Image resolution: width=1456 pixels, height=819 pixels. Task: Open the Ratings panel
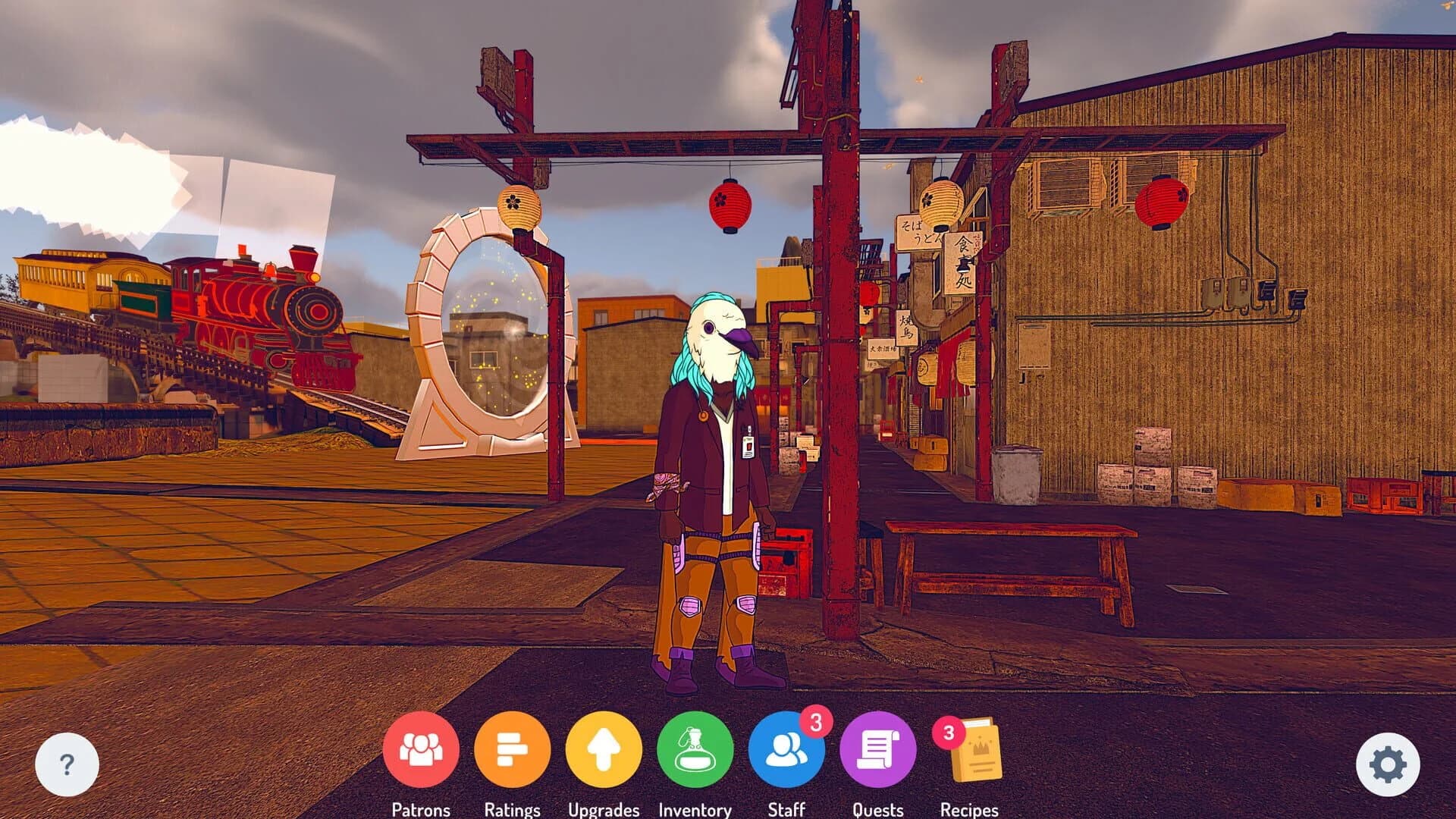point(514,752)
